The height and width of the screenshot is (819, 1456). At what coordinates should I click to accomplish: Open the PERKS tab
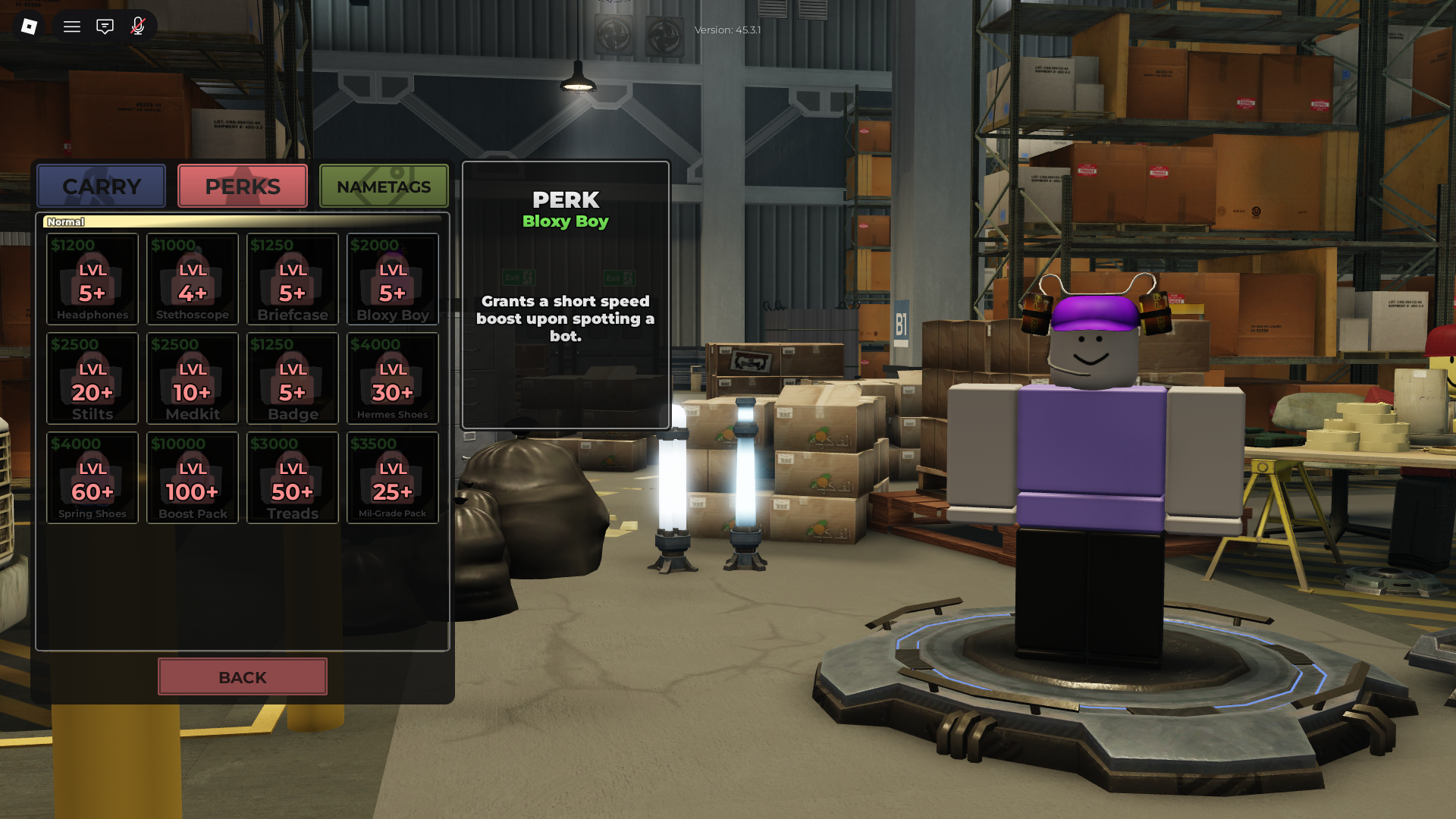pos(242,186)
